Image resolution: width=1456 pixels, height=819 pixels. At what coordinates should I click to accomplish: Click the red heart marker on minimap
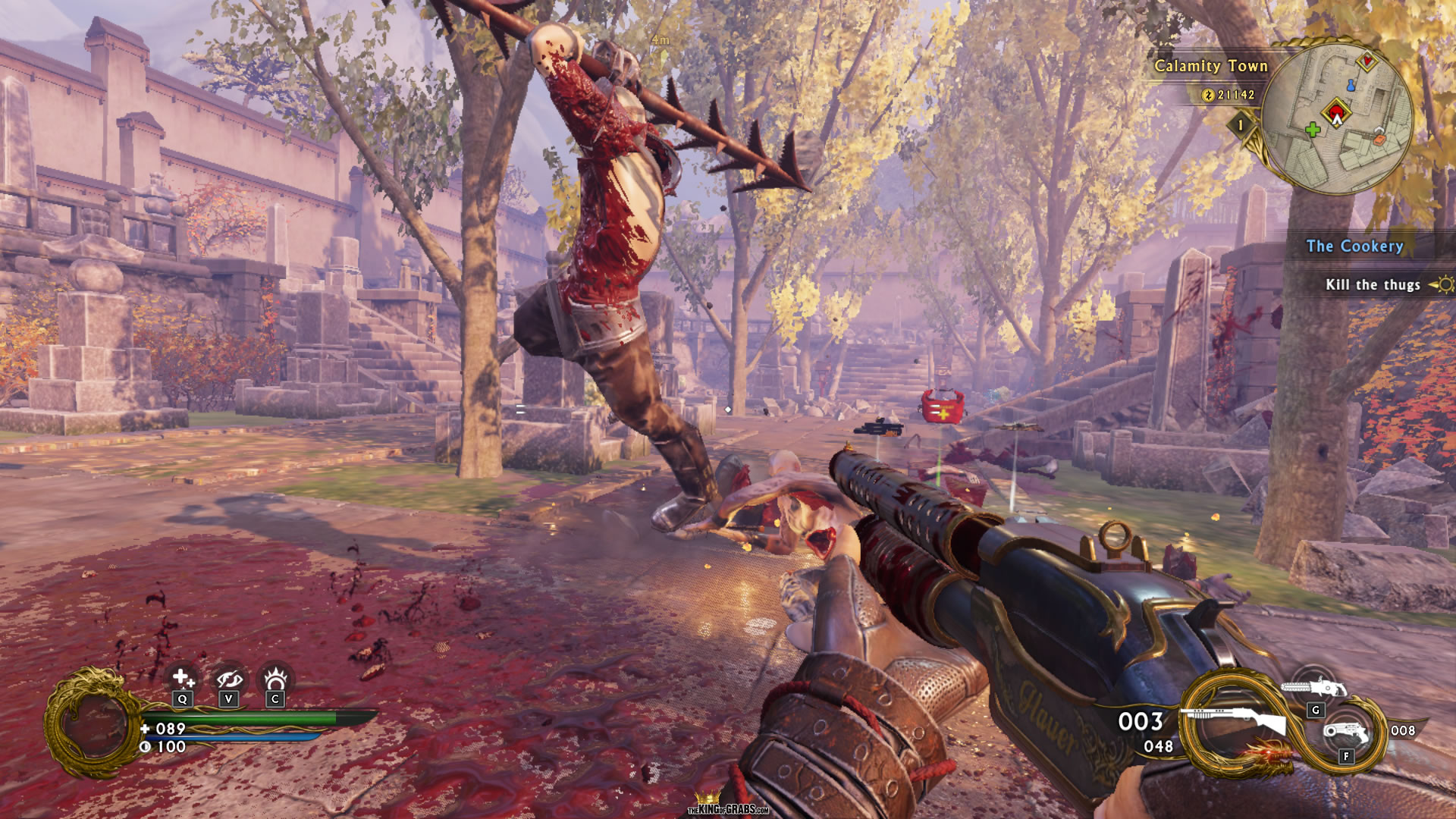click(1367, 60)
